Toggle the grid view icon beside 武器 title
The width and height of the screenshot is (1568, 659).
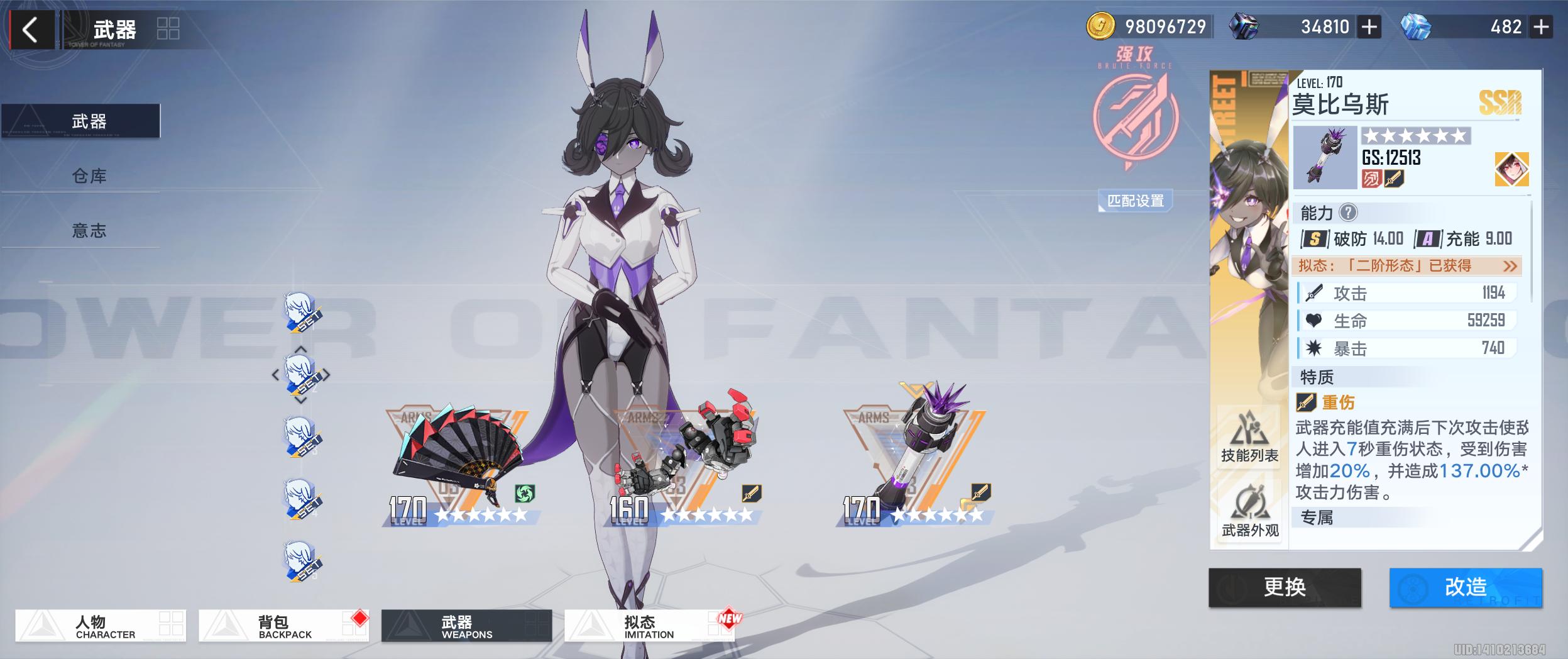pyautogui.click(x=168, y=29)
